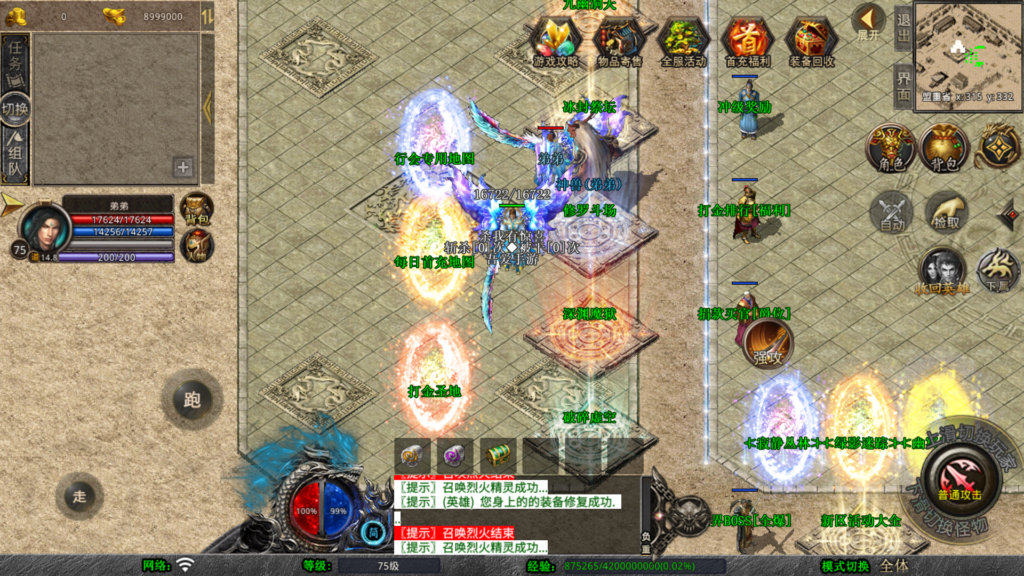The image size is (1024, 576).
Task: Tap the 跑 run button
Action: (192, 400)
